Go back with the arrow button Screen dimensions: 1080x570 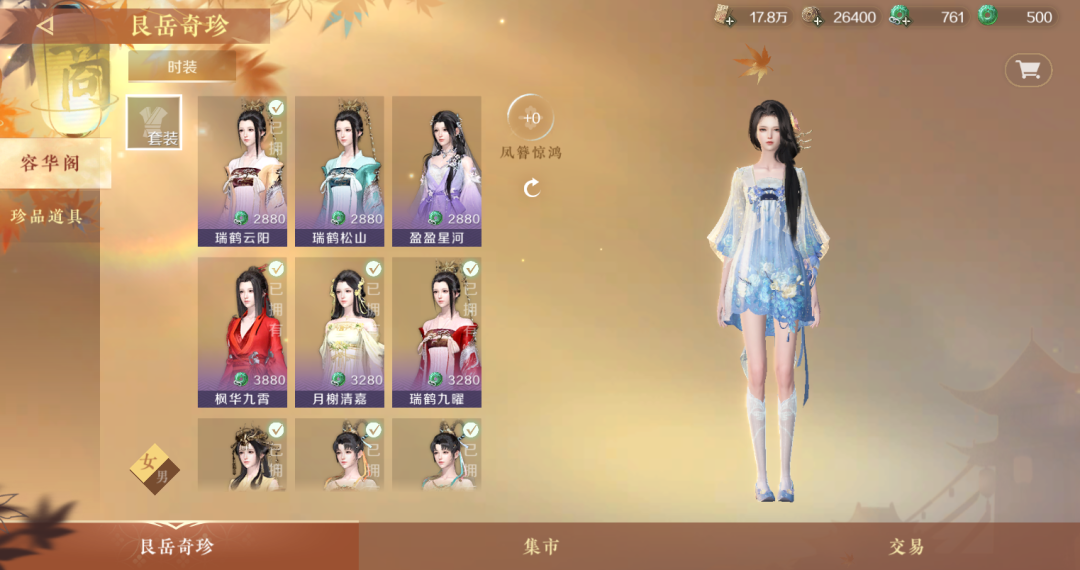[x=45, y=26]
